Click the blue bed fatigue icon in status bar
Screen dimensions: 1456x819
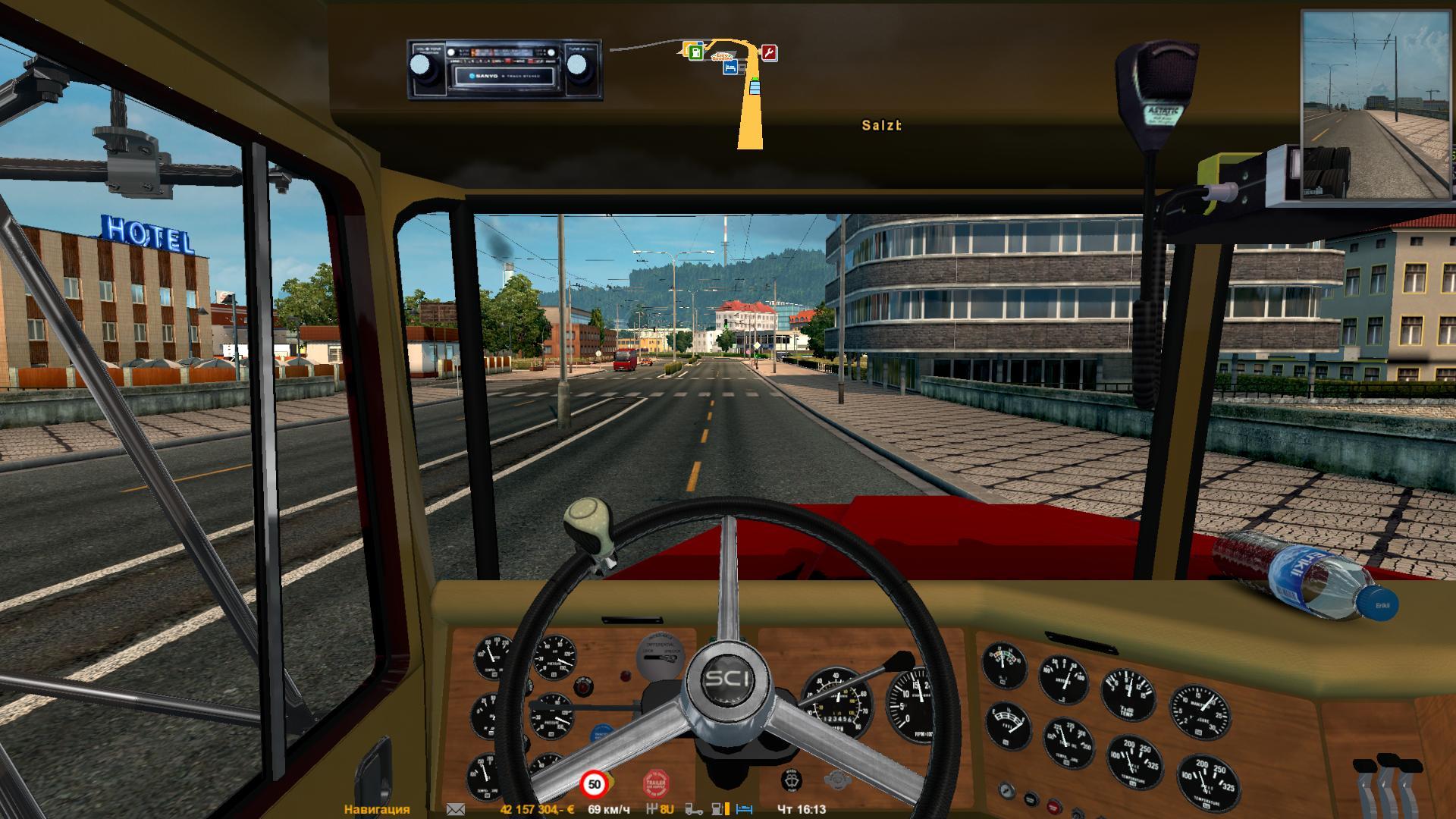pyautogui.click(x=744, y=809)
